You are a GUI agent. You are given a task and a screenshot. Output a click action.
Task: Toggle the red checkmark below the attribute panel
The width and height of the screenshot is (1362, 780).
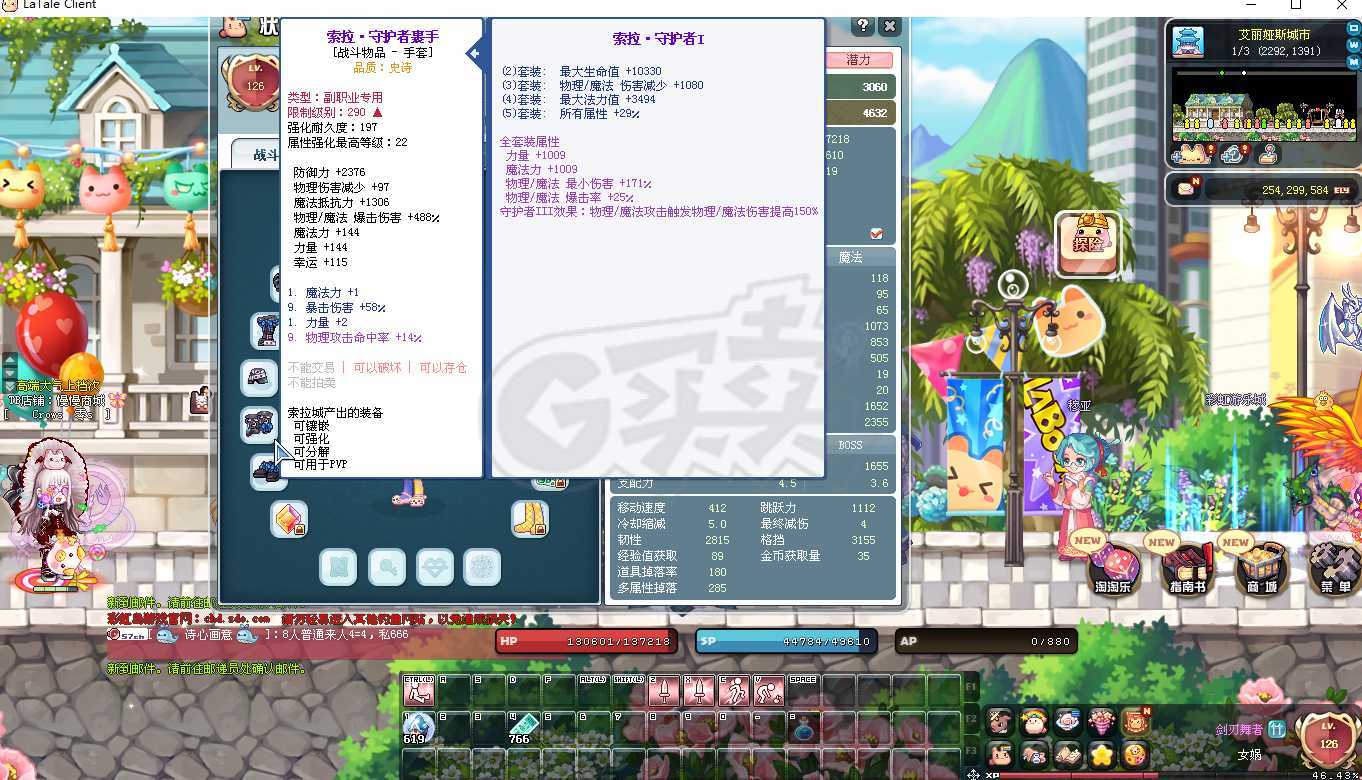tap(877, 233)
